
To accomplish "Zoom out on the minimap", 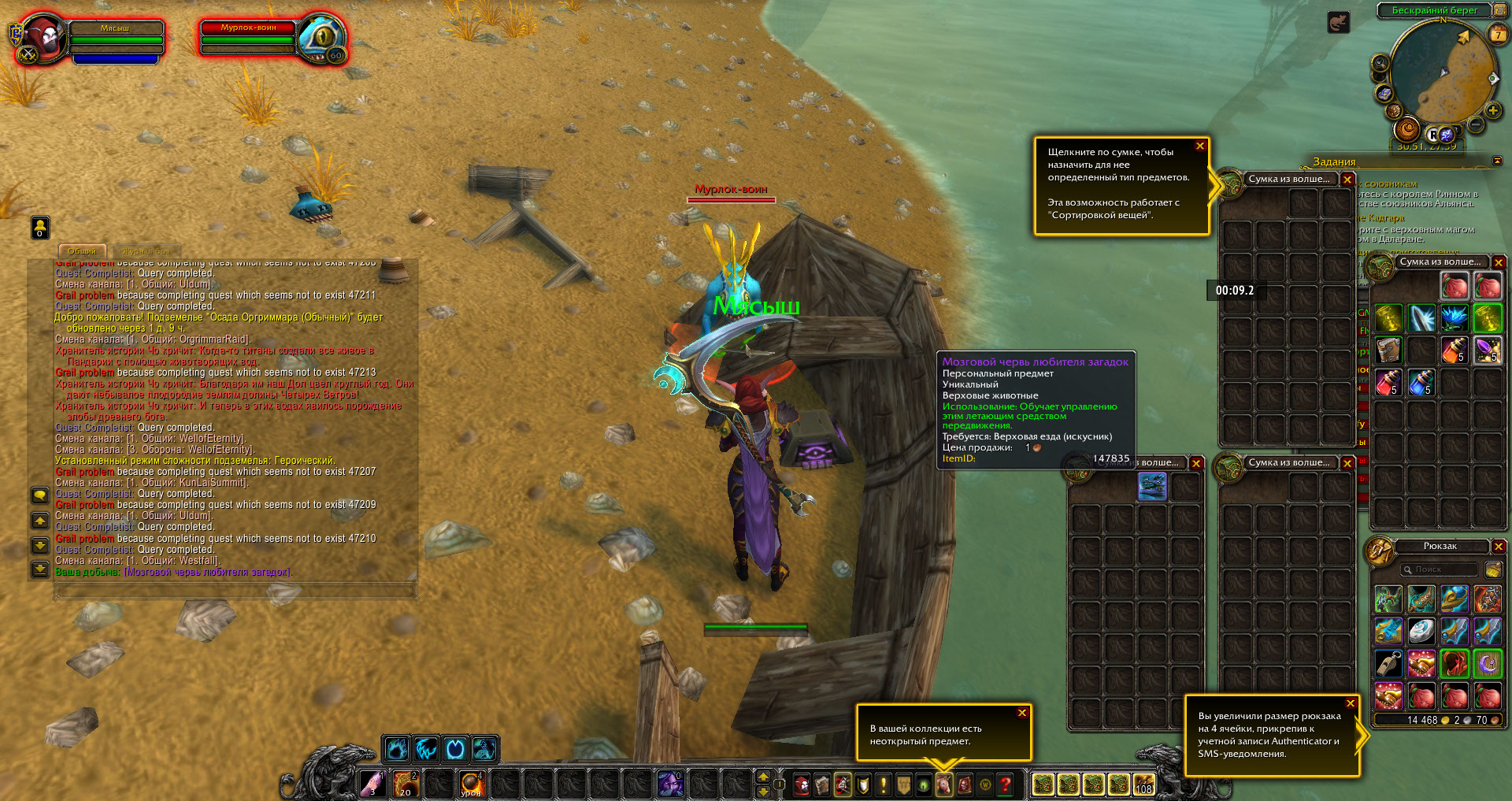I will [1476, 124].
